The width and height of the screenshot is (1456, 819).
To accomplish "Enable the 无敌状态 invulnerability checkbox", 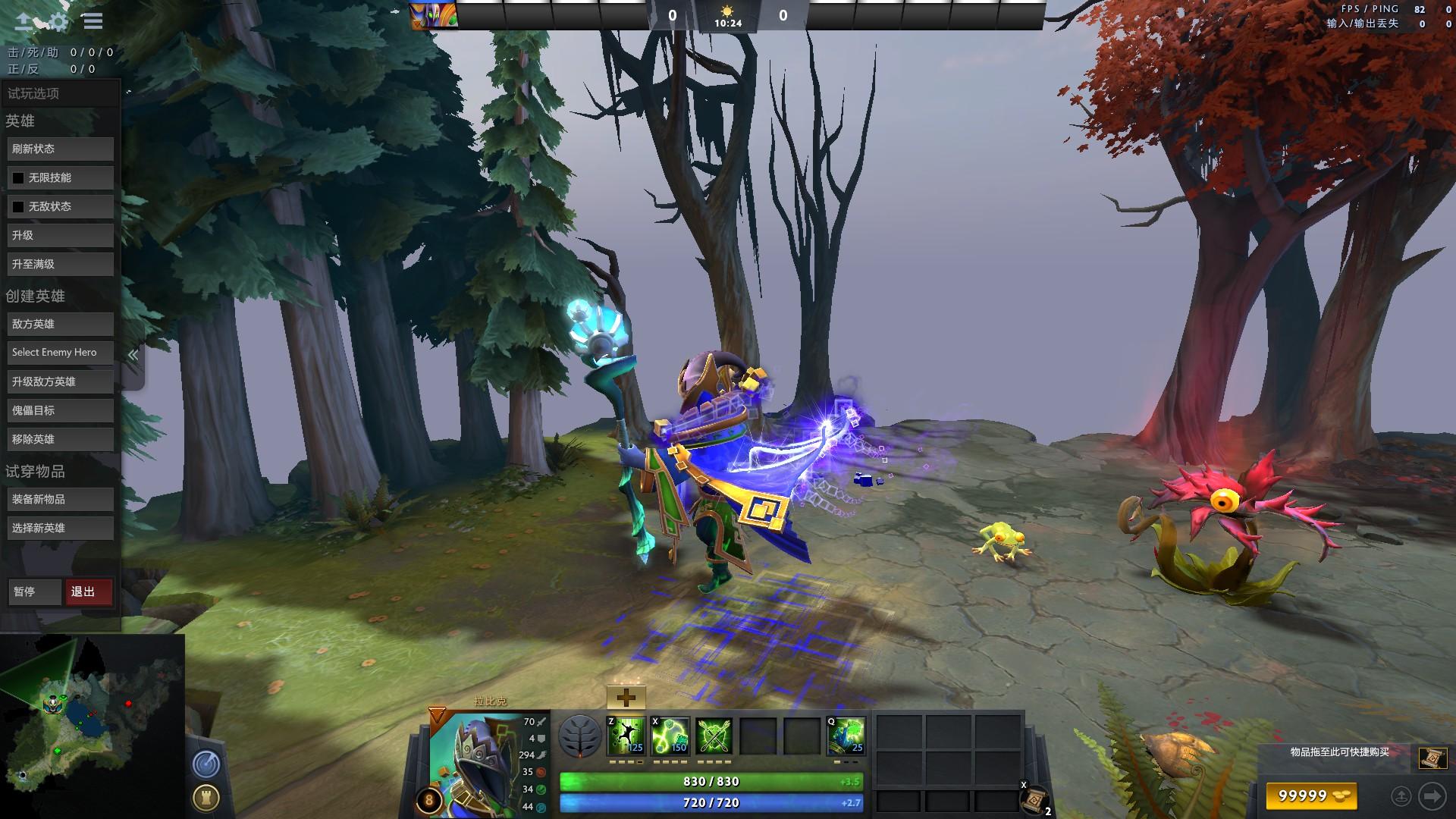I will tap(18, 207).
